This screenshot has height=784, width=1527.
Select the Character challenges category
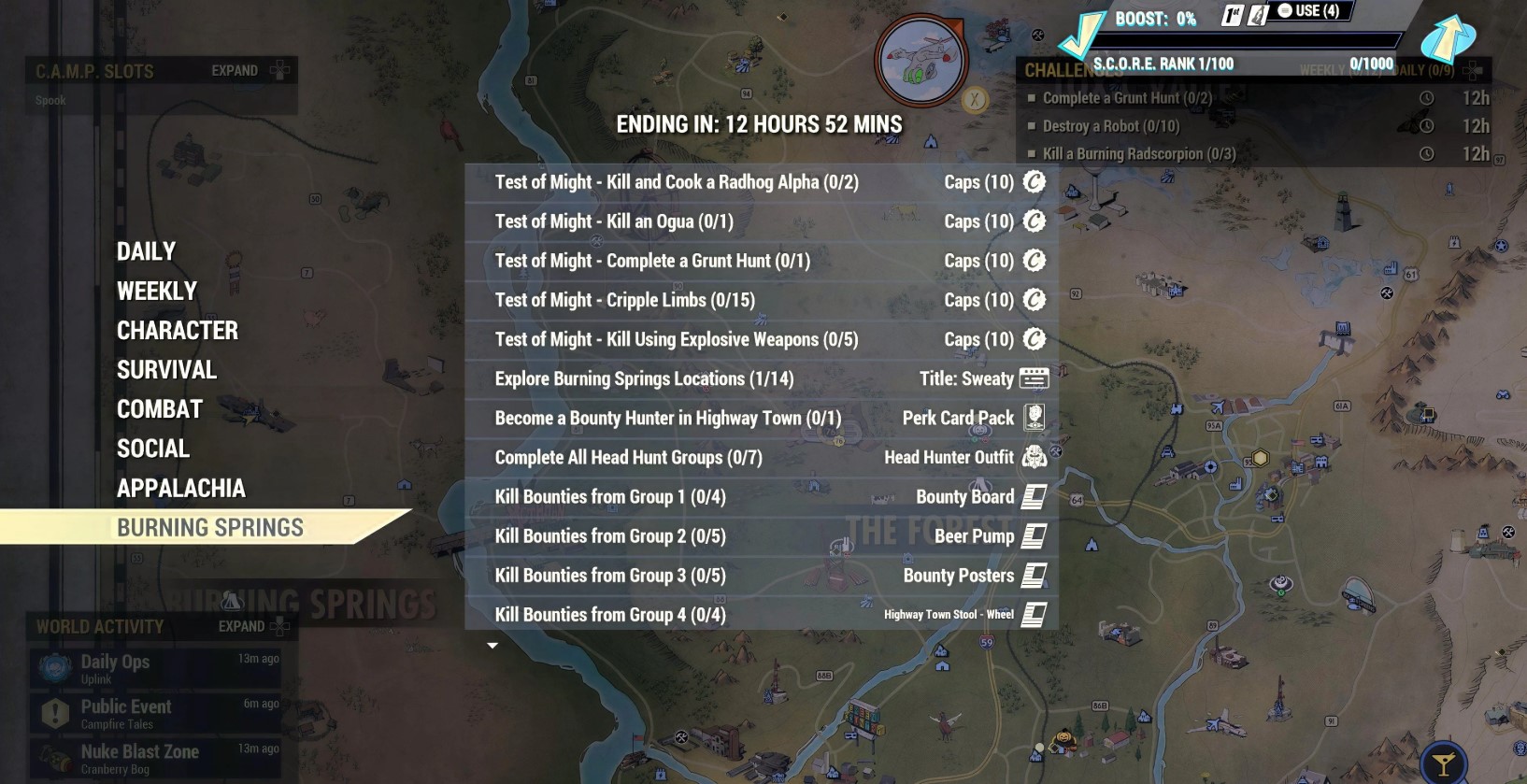point(178,330)
